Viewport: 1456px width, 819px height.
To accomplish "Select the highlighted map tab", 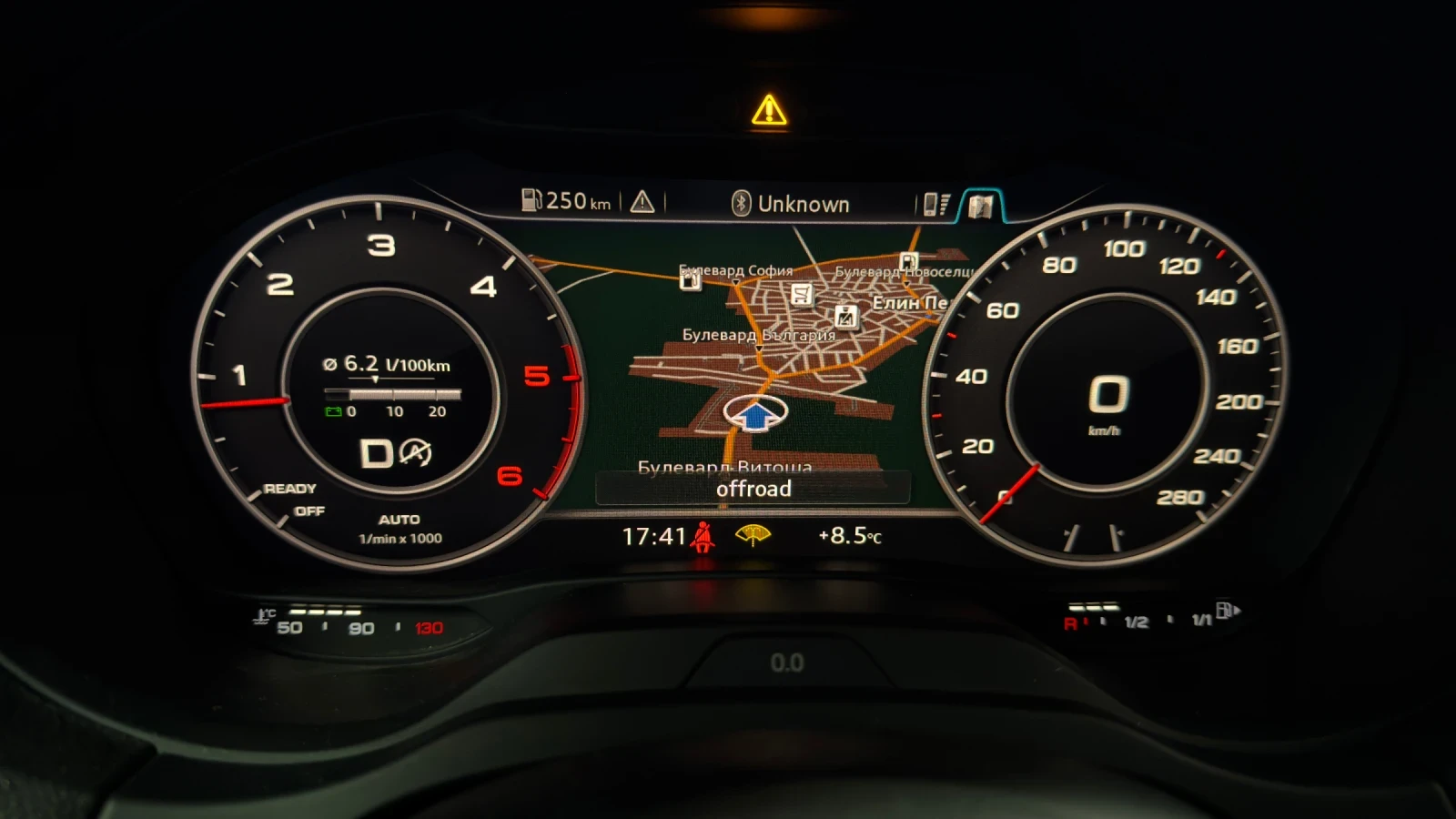I will (980, 206).
